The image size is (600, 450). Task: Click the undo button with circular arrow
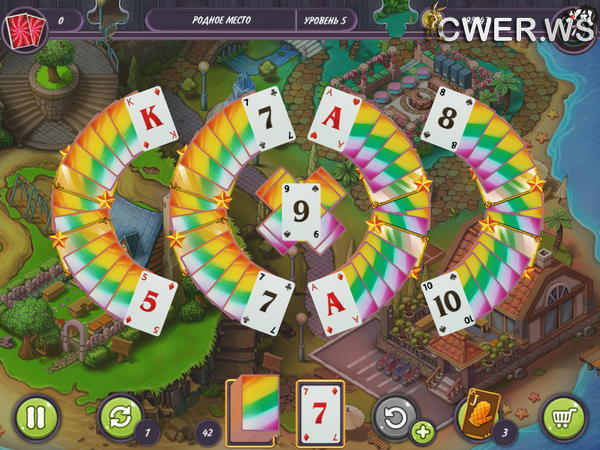[x=394, y=416]
